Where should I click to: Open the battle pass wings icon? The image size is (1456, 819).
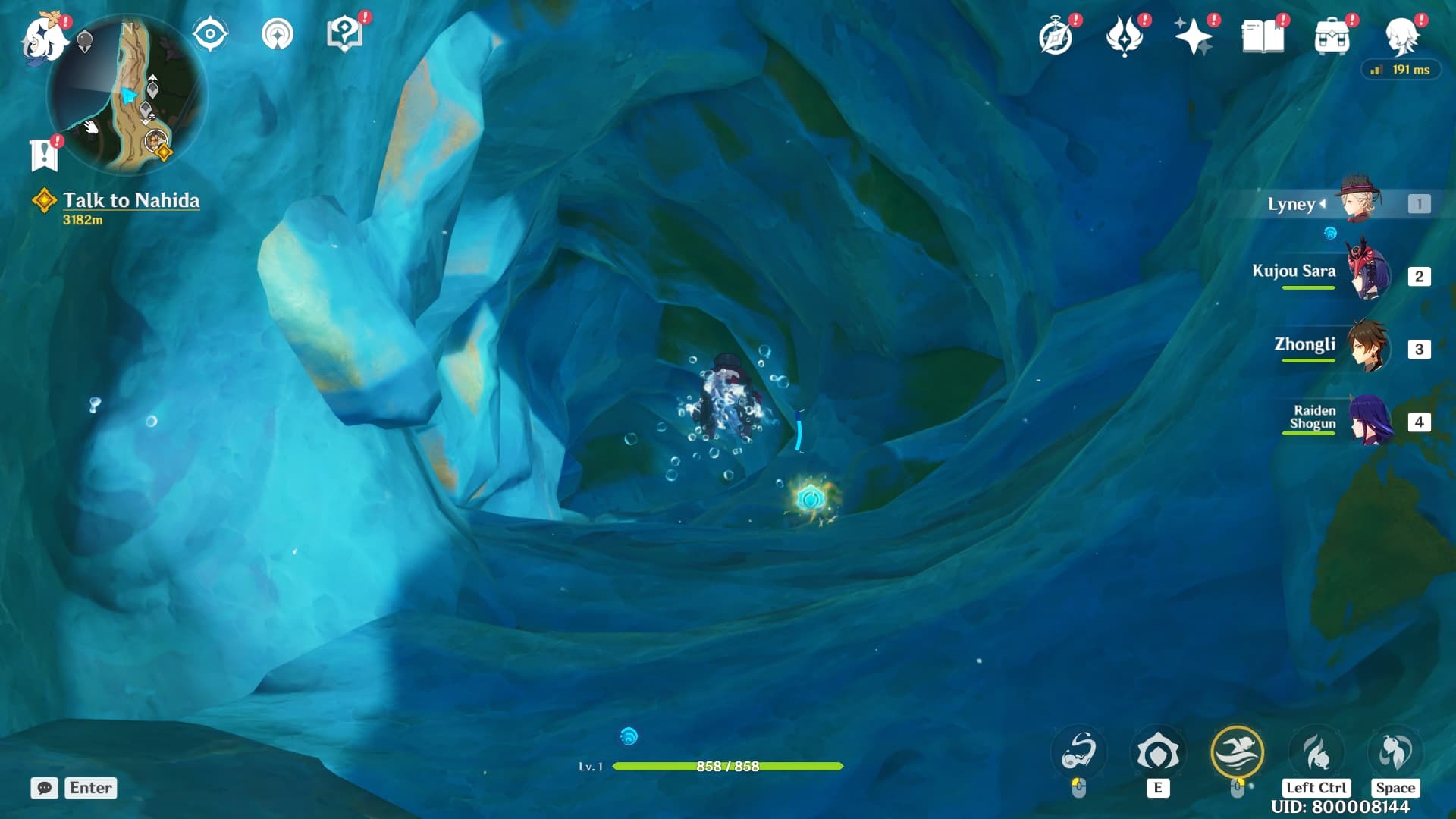pos(1125,36)
